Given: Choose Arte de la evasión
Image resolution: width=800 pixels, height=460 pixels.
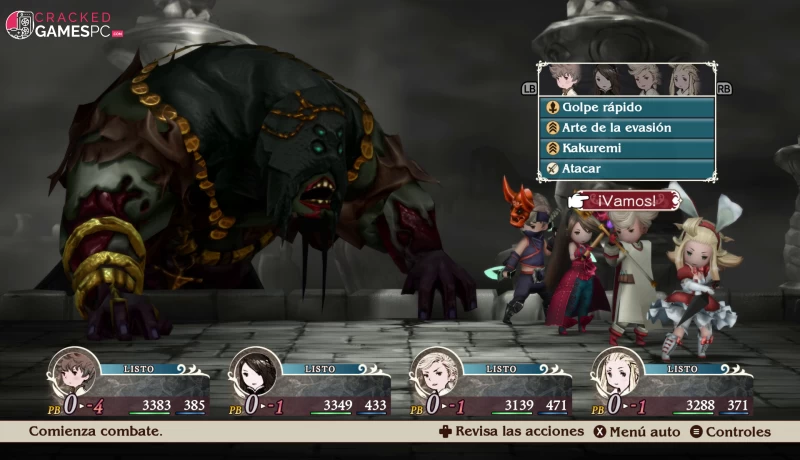Looking at the screenshot, I should click(627, 128).
